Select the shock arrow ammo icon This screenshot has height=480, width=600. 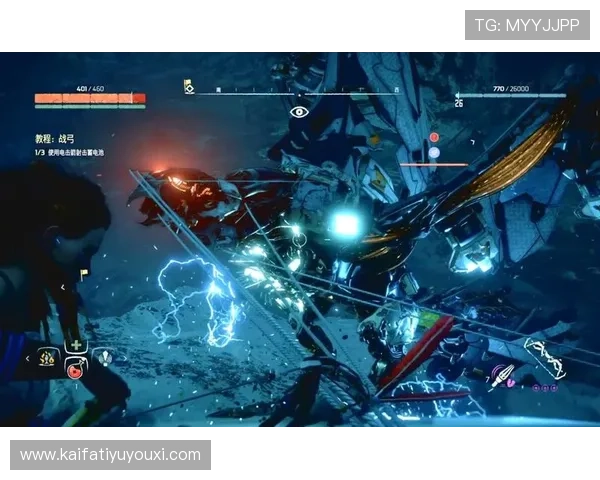point(501,378)
